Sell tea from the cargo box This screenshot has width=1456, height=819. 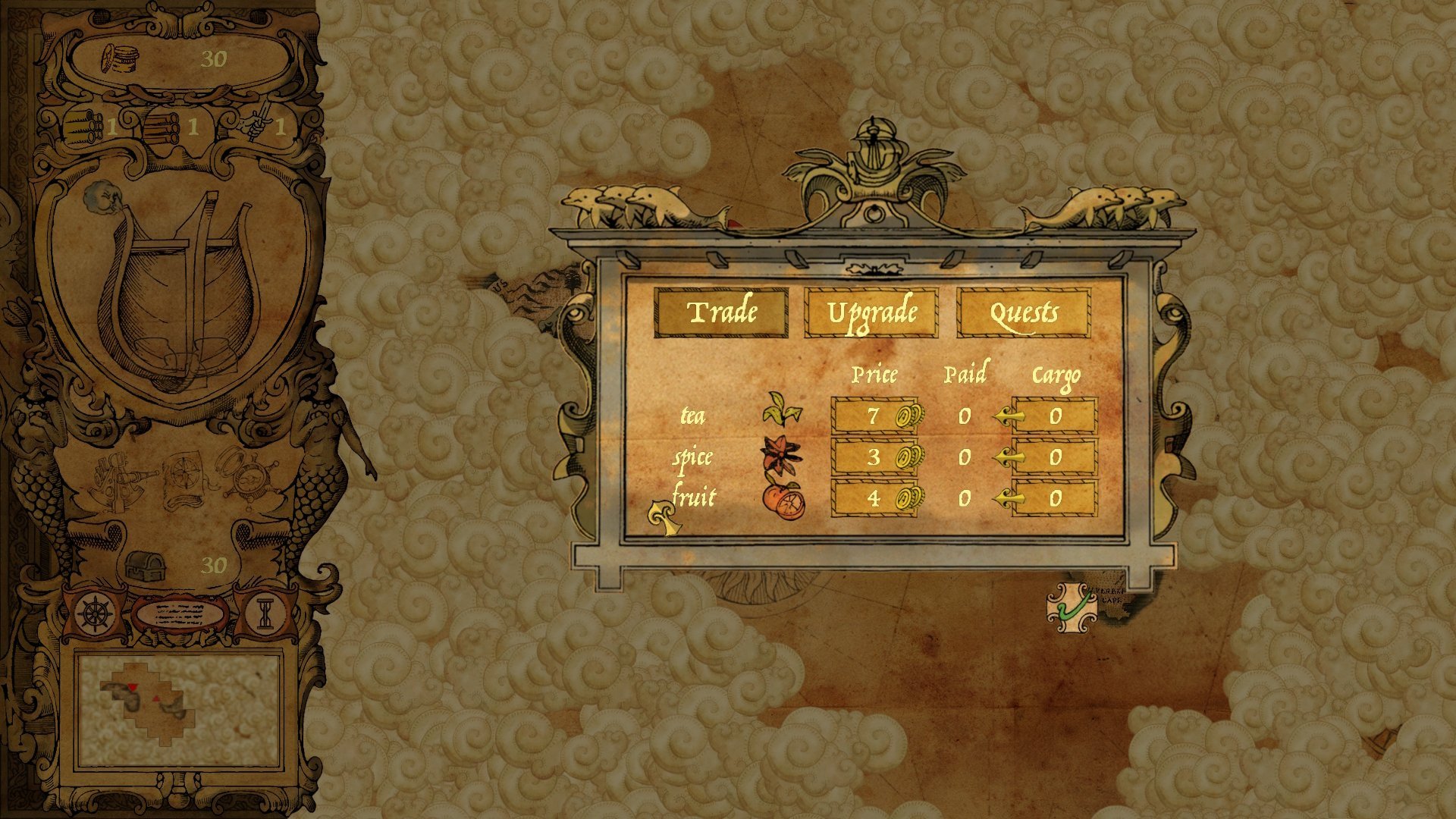click(1054, 416)
